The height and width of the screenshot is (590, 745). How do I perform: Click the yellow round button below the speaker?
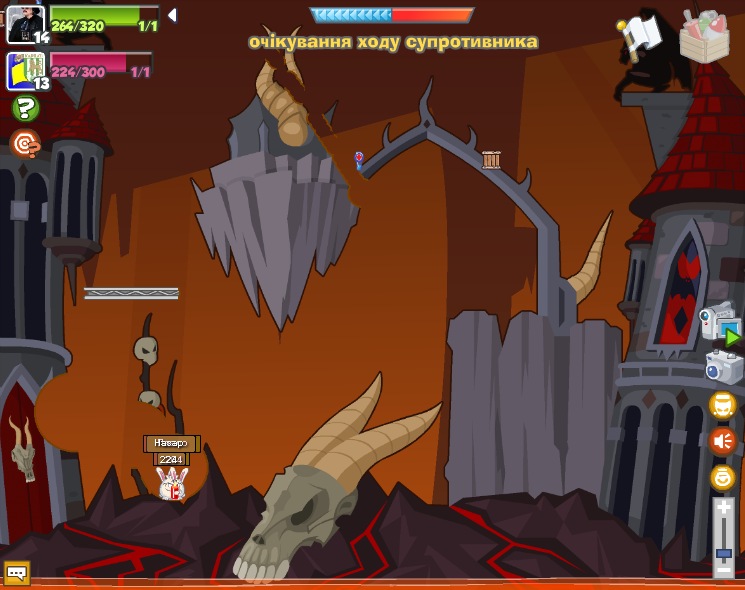tap(722, 477)
